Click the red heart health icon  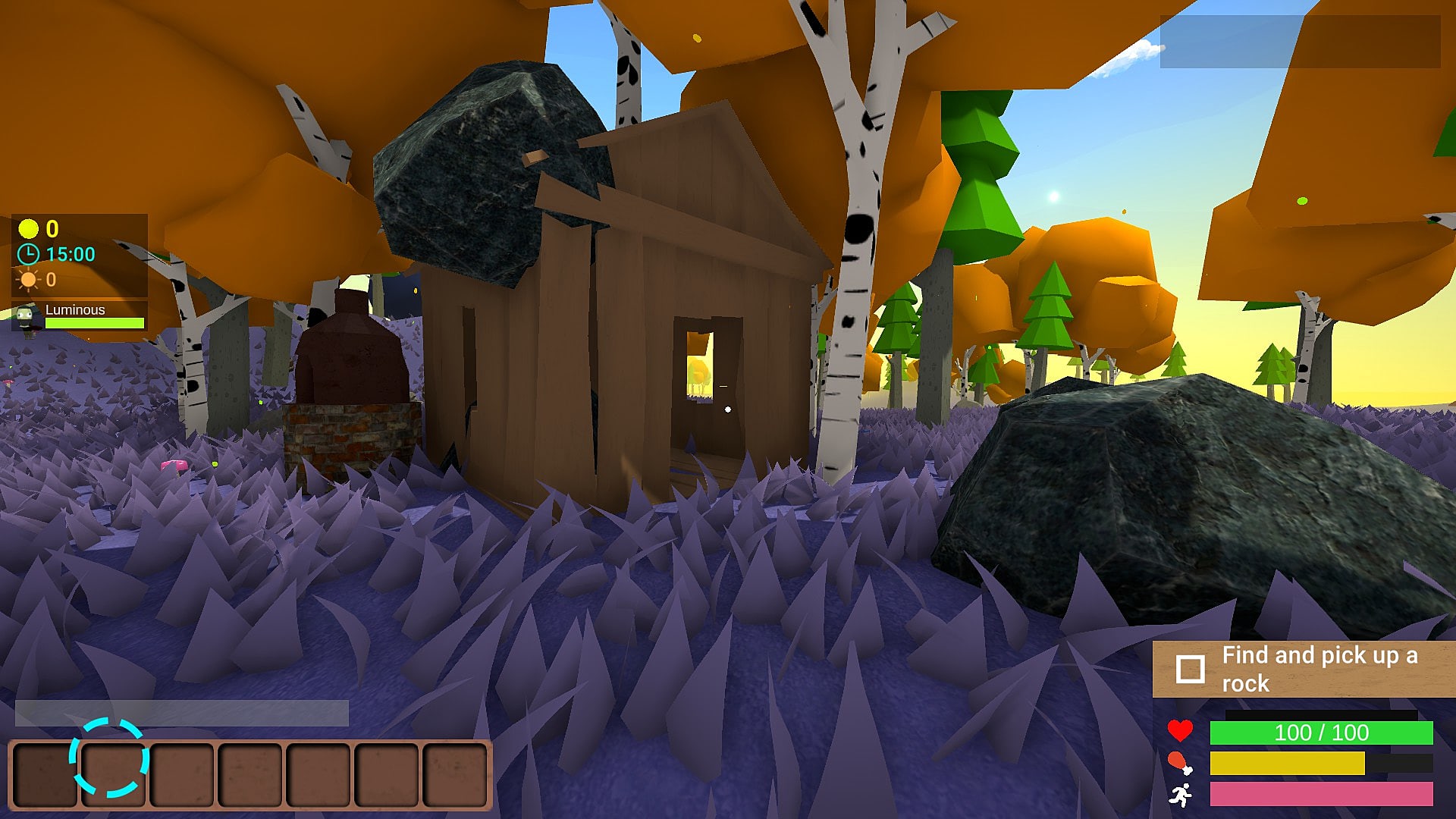(1181, 733)
